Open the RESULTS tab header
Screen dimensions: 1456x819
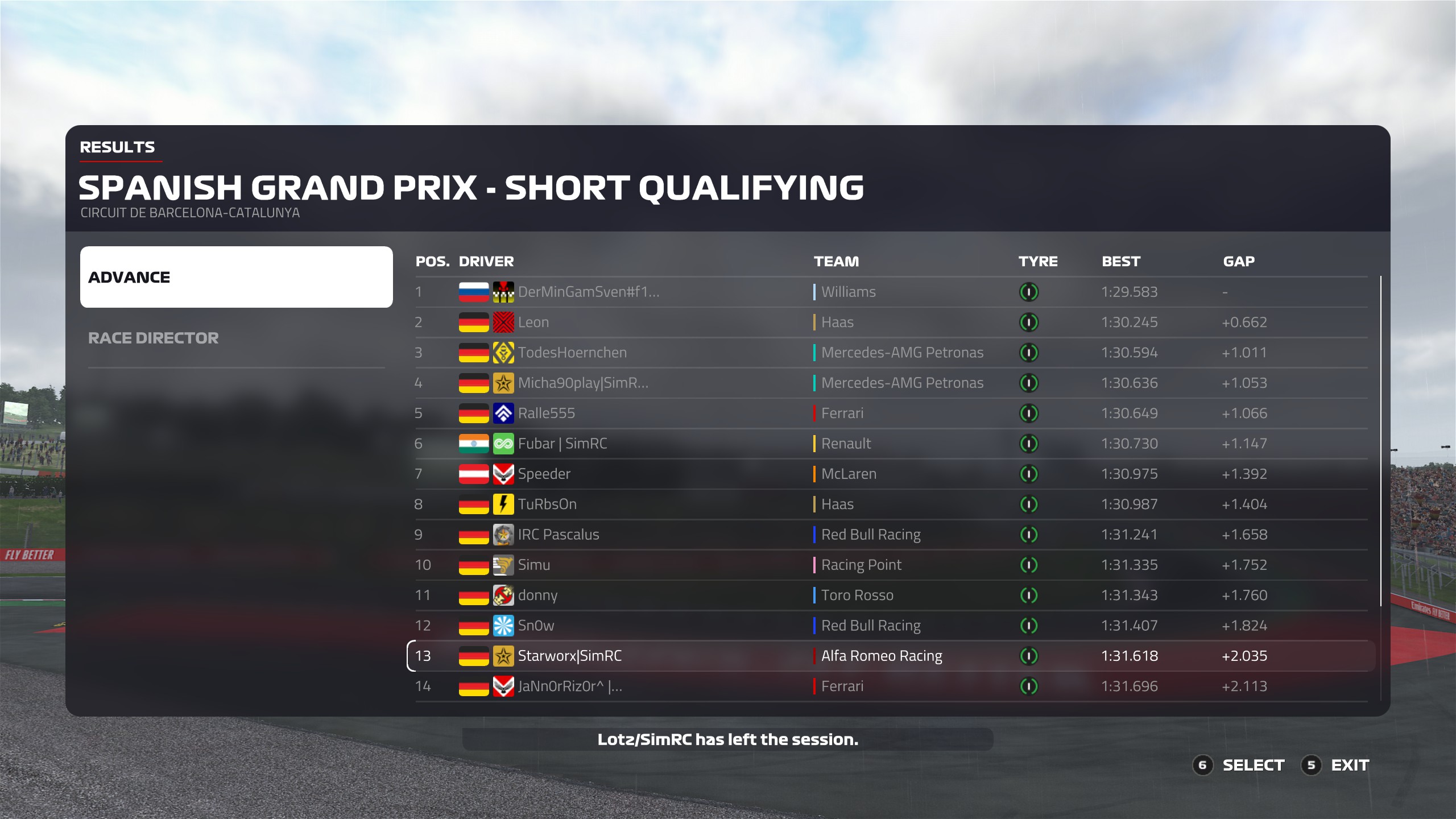pos(117,147)
